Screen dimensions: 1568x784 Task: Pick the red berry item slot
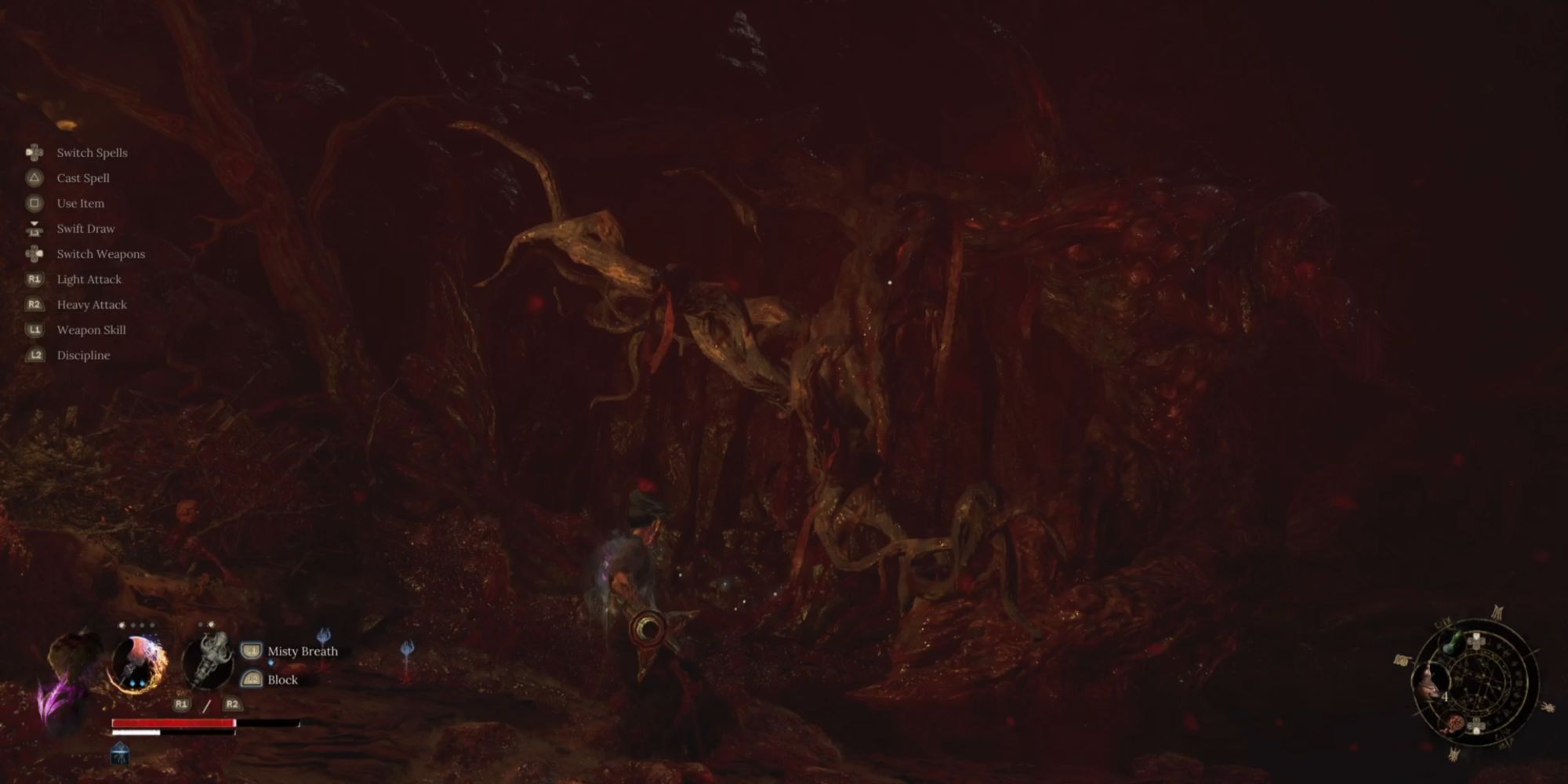point(1456,724)
